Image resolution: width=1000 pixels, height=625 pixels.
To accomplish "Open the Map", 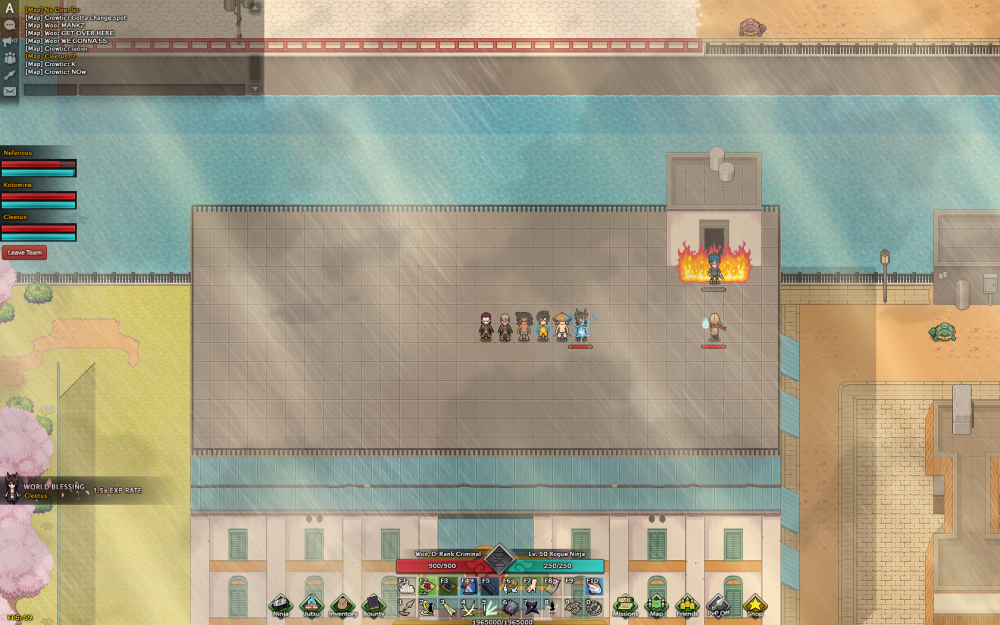I will (656, 605).
